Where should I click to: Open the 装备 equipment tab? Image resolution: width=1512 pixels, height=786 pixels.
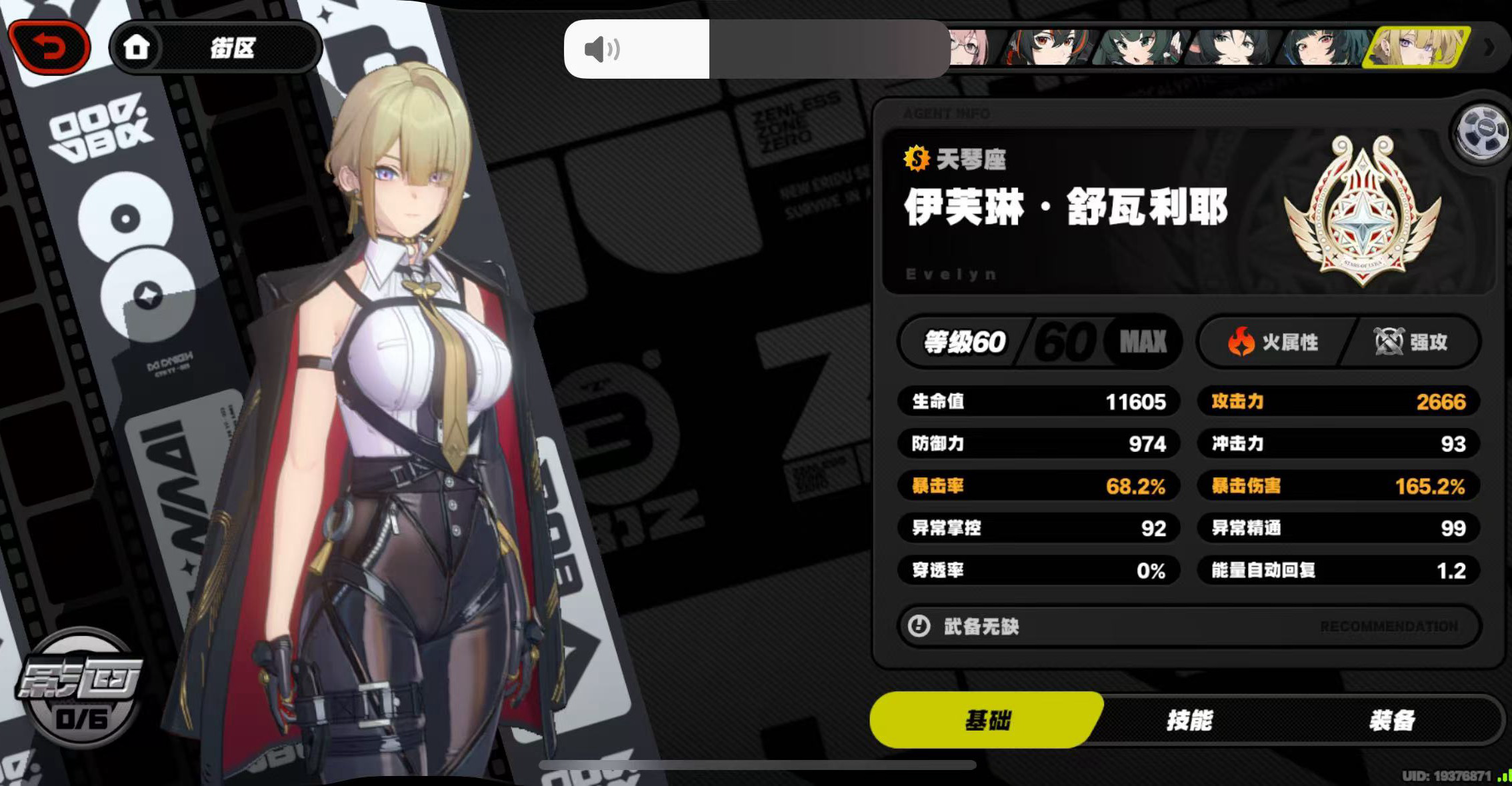tap(1392, 720)
